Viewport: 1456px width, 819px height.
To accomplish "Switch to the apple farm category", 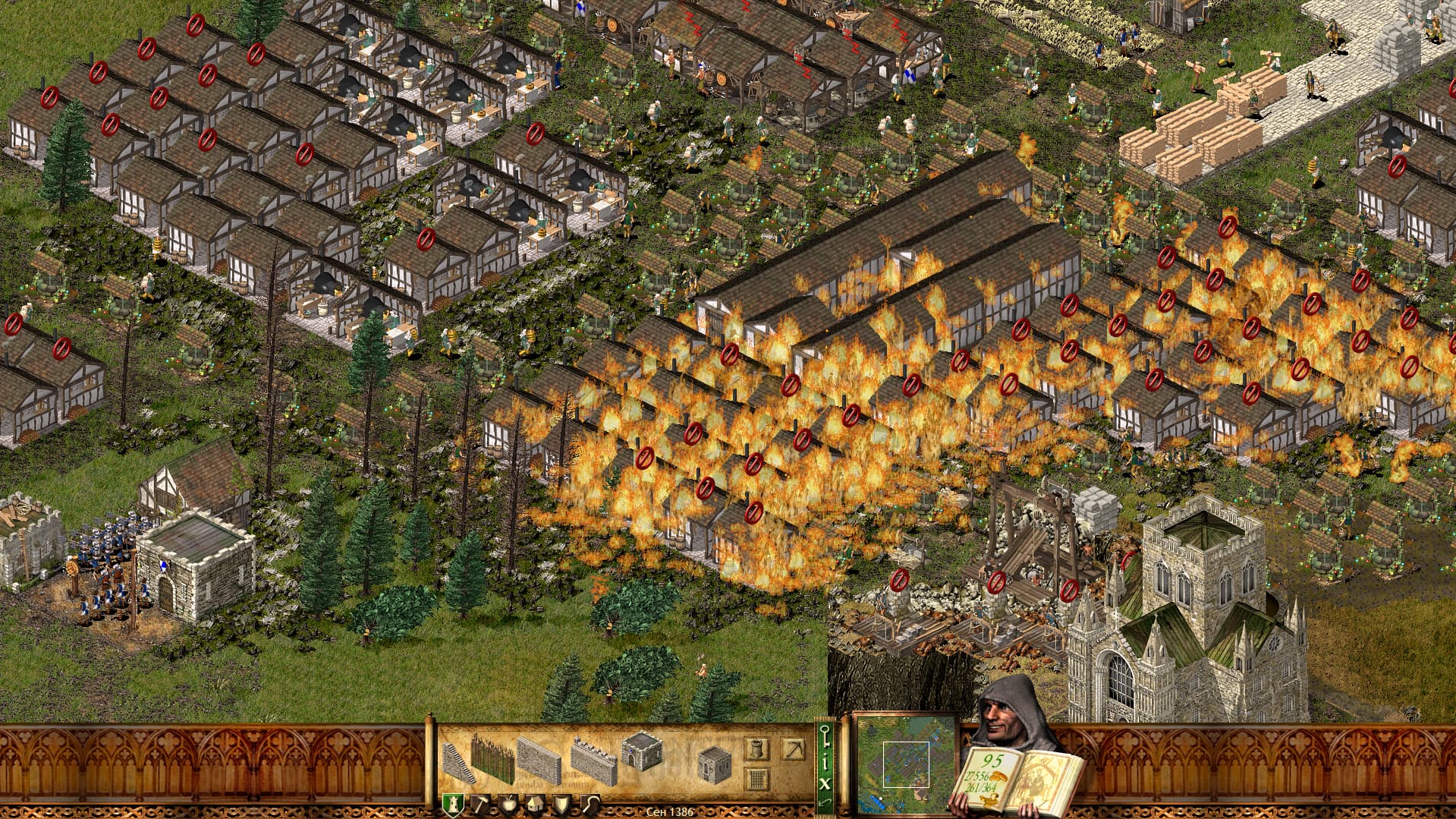I will (508, 804).
